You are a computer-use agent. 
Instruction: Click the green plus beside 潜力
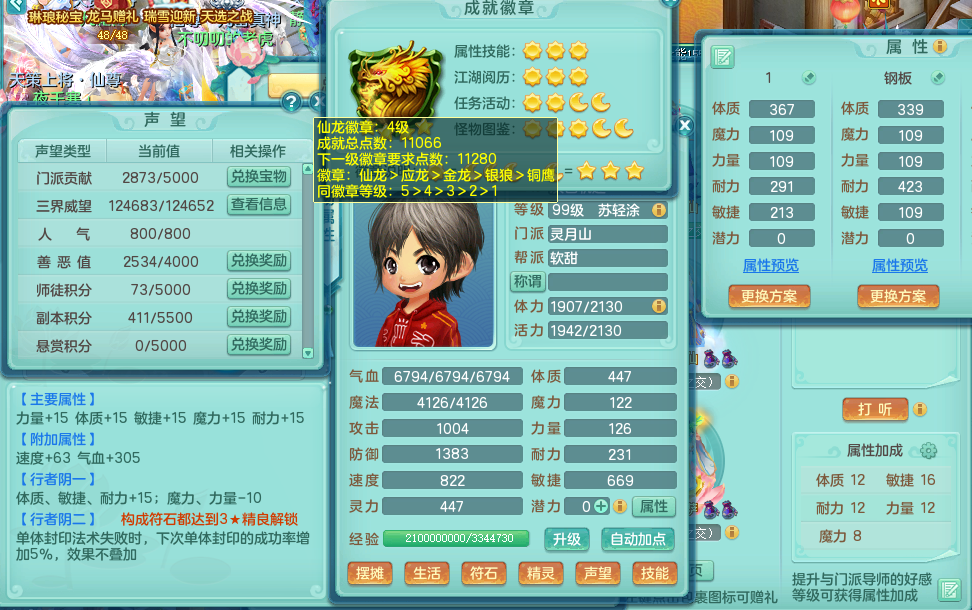point(601,506)
